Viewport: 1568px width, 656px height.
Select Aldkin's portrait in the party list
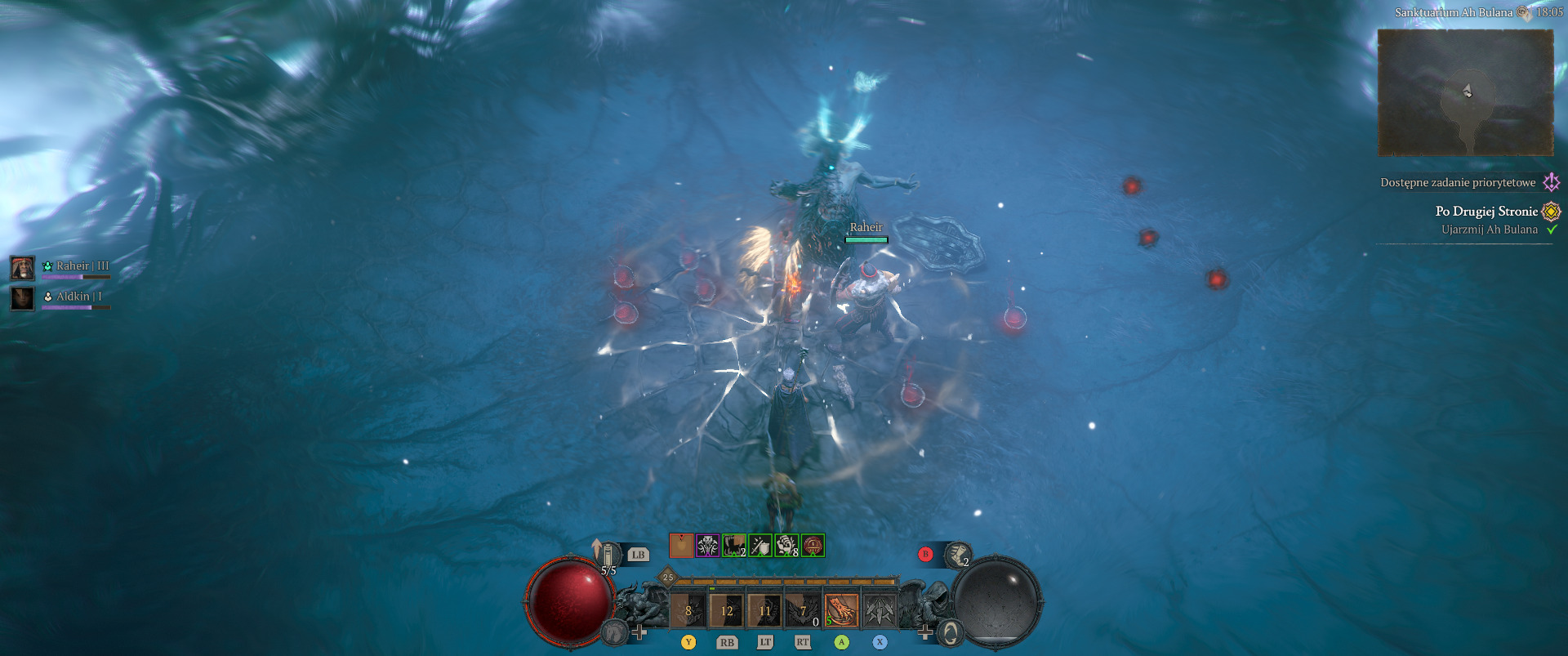coord(22,298)
